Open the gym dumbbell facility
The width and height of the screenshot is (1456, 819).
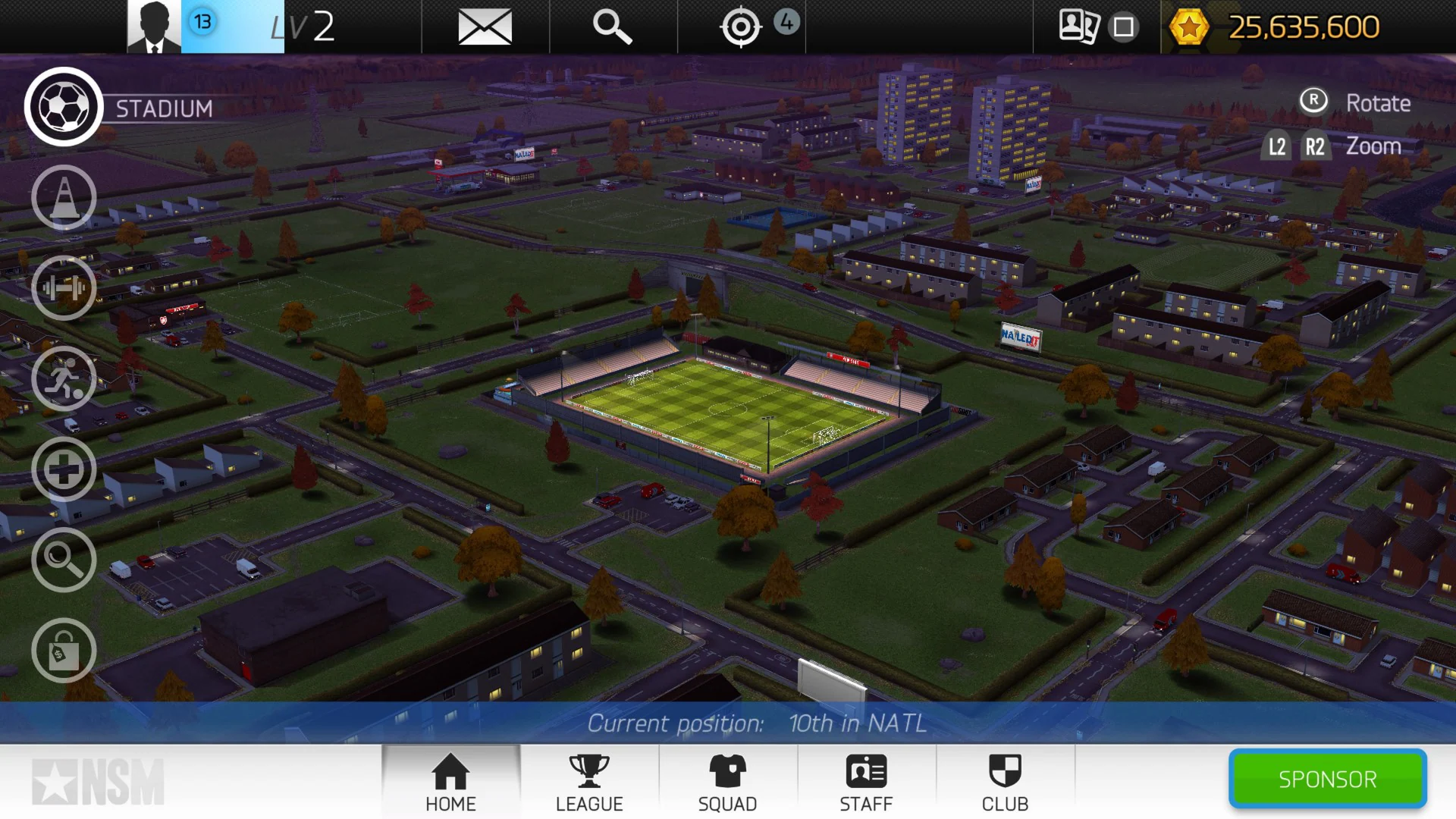click(x=64, y=288)
